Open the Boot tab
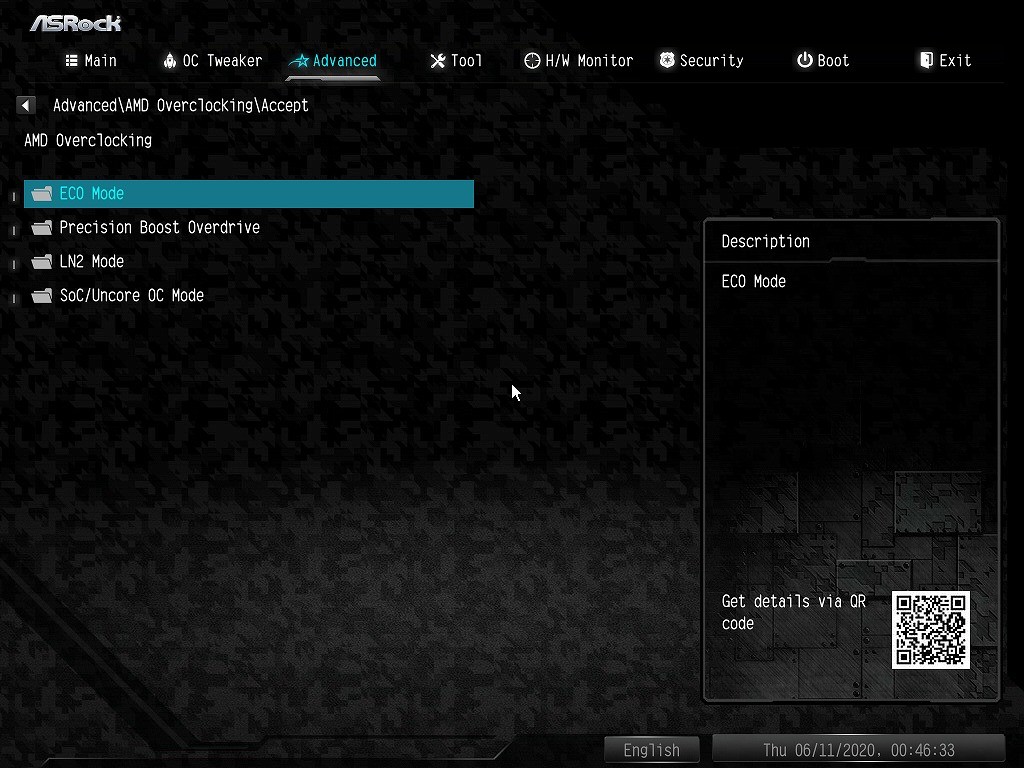1024x768 pixels. tap(823, 61)
